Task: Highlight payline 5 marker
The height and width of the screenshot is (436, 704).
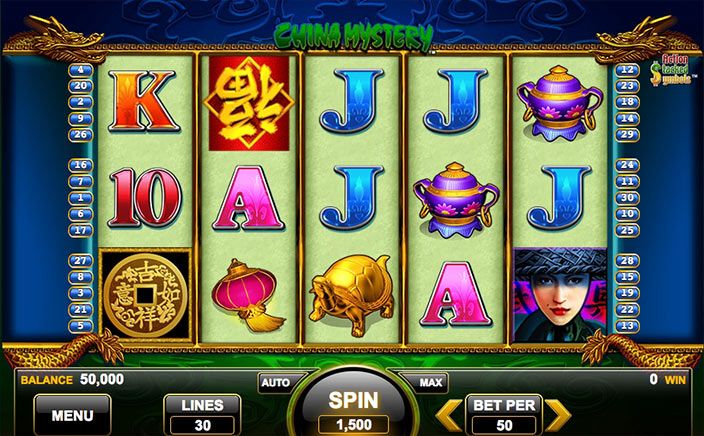Action: click(x=81, y=325)
